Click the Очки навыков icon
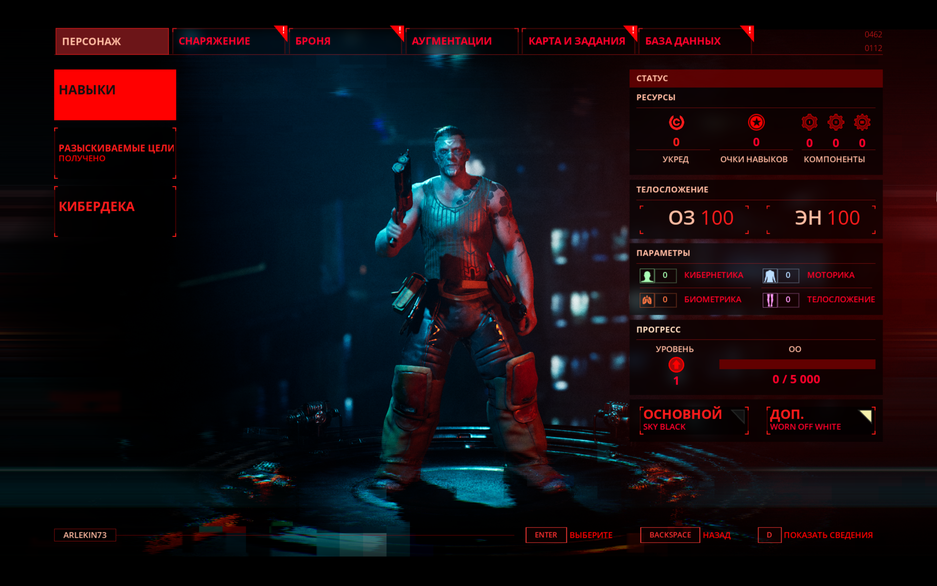 click(756, 123)
